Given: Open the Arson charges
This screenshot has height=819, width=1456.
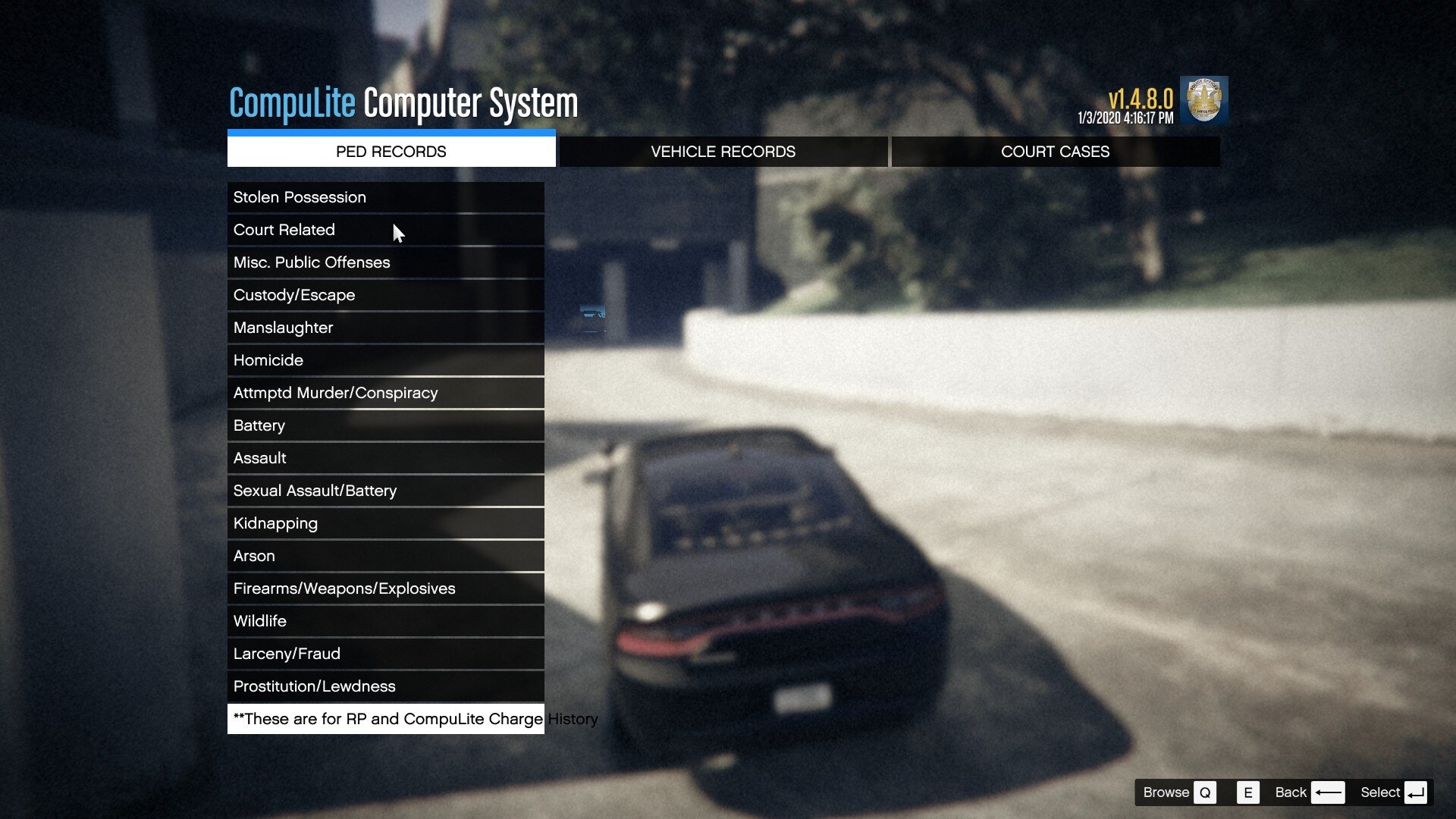Looking at the screenshot, I should (385, 556).
